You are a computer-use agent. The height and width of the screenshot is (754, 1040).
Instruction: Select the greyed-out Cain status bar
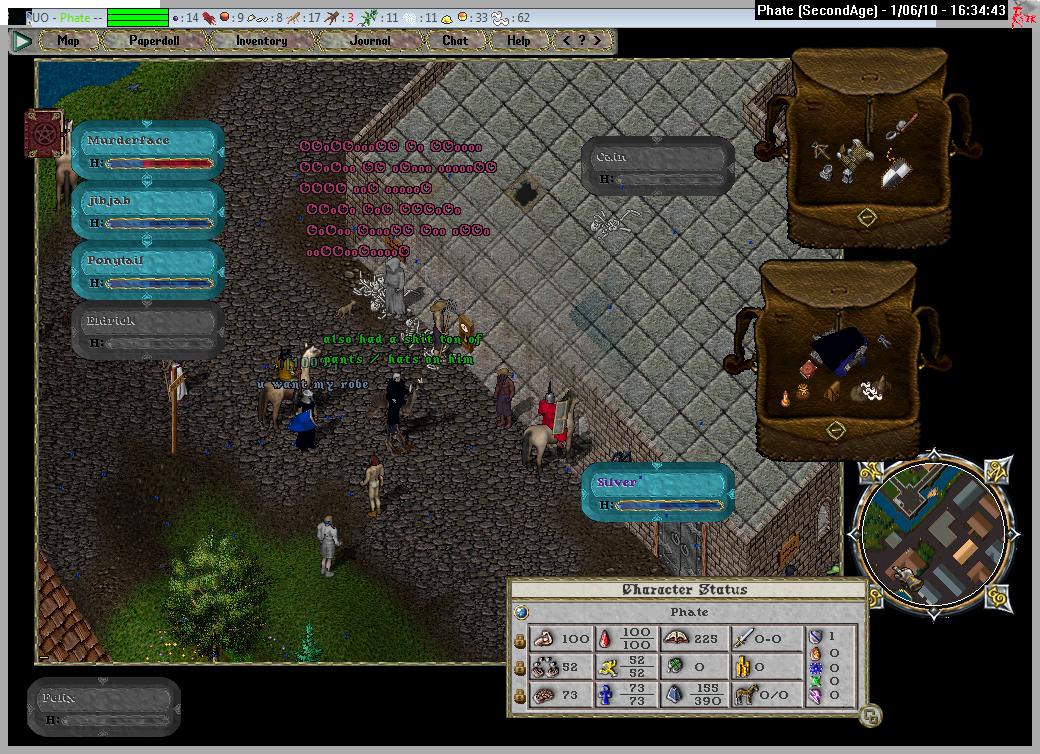(658, 166)
